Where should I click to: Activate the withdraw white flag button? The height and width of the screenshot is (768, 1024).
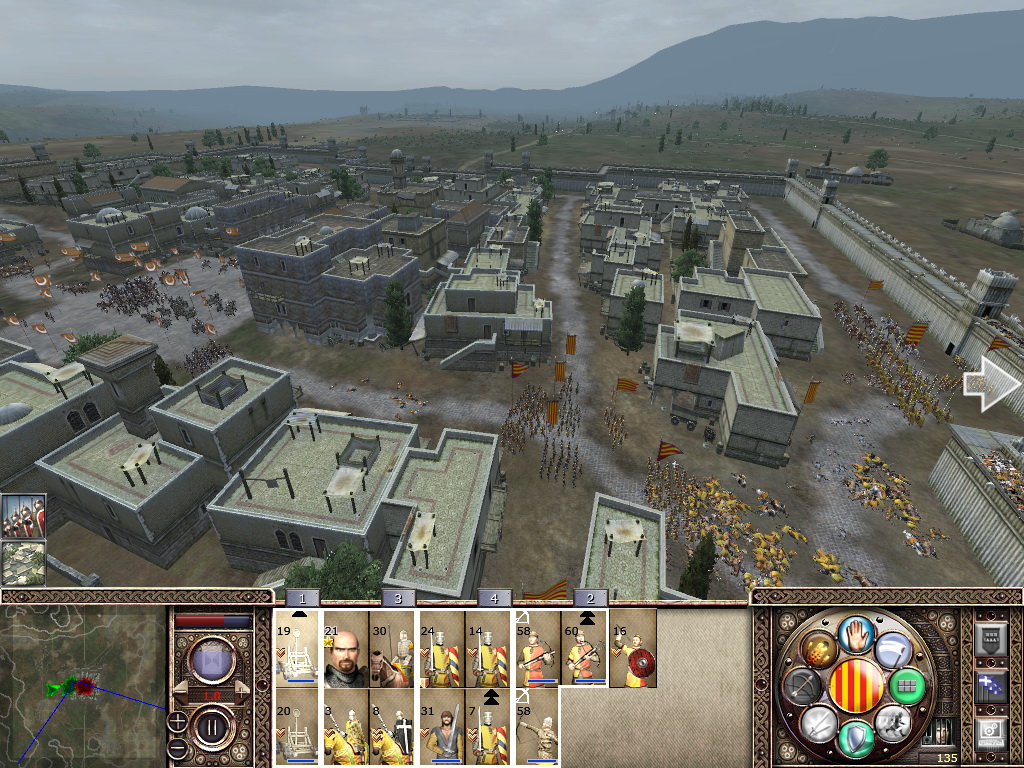click(x=893, y=650)
